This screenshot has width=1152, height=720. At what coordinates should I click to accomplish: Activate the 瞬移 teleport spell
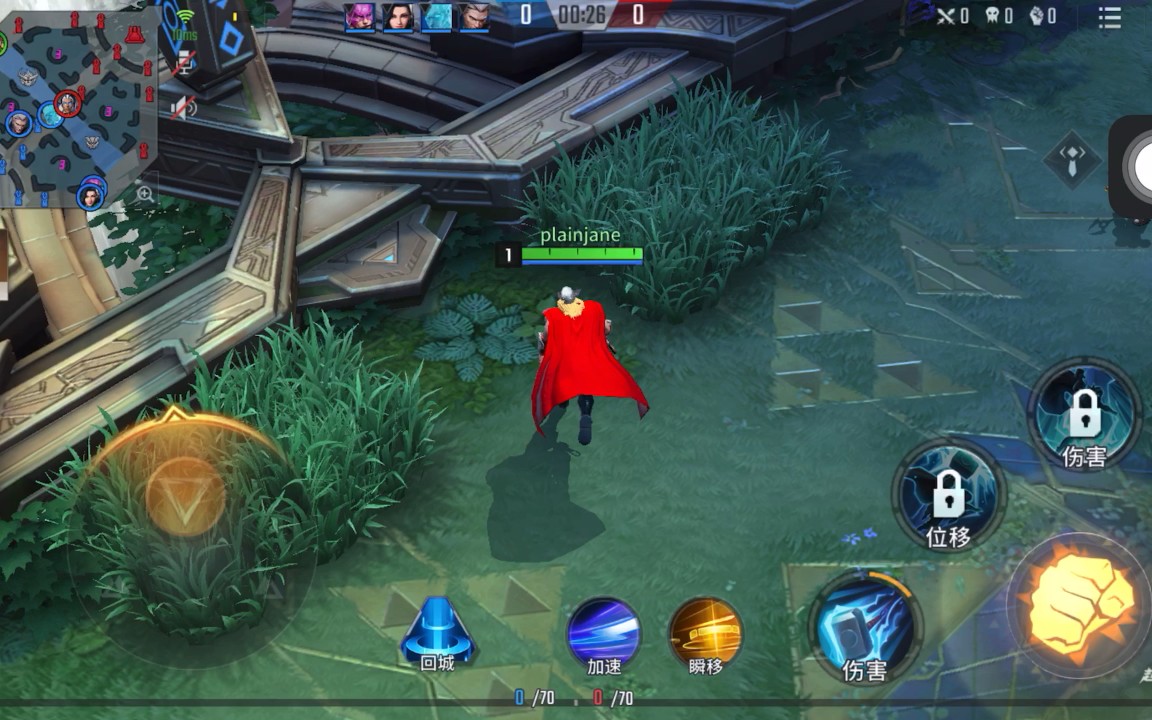click(x=706, y=635)
